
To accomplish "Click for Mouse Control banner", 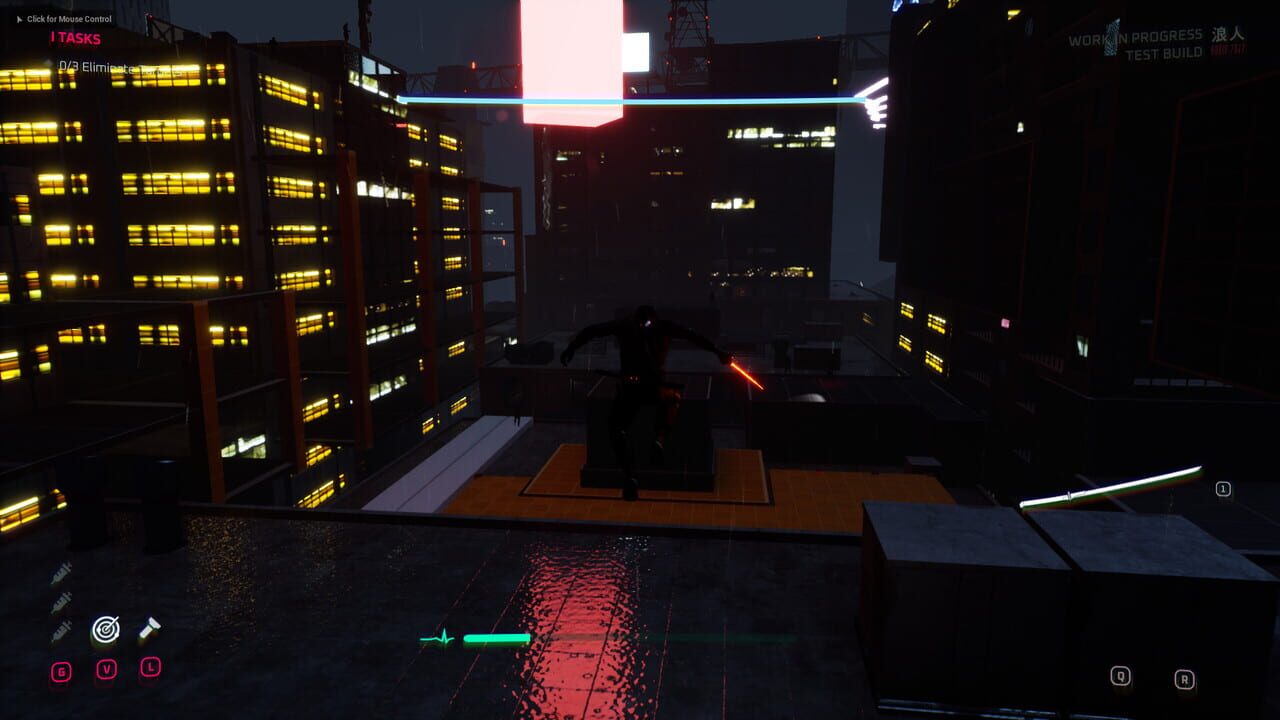I will pos(69,19).
